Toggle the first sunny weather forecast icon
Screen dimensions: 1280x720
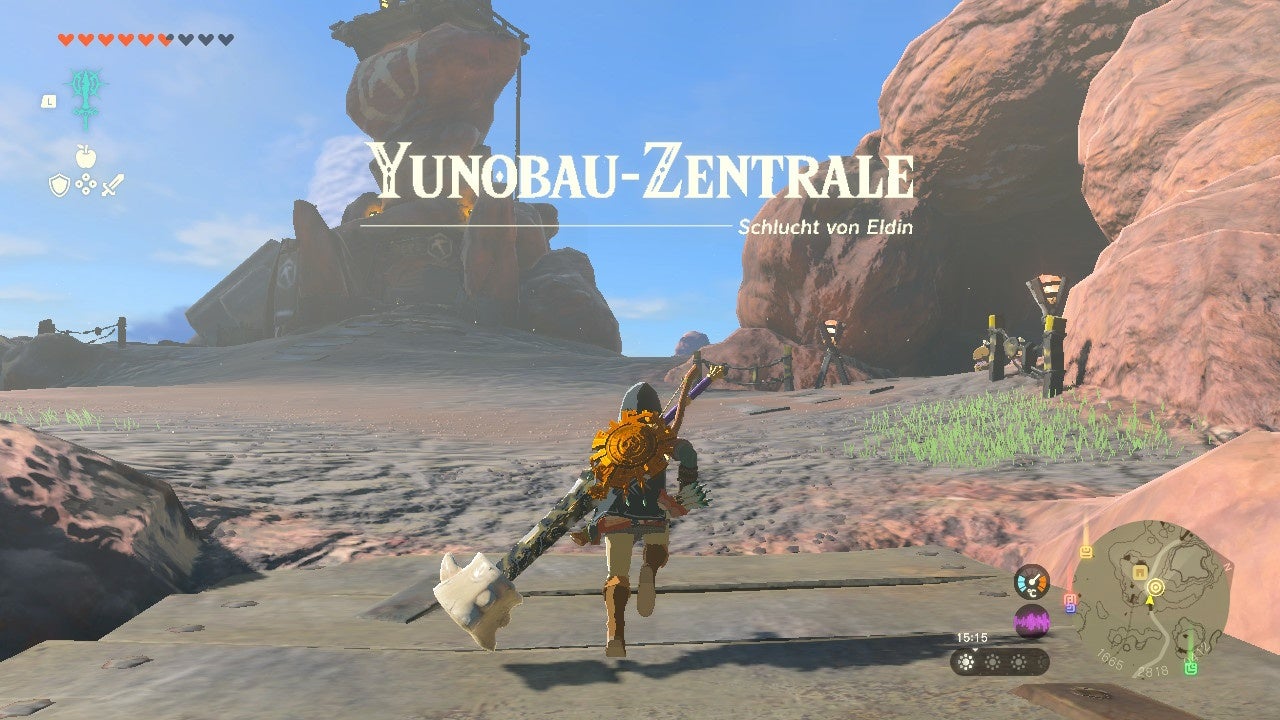pyautogui.click(x=966, y=660)
